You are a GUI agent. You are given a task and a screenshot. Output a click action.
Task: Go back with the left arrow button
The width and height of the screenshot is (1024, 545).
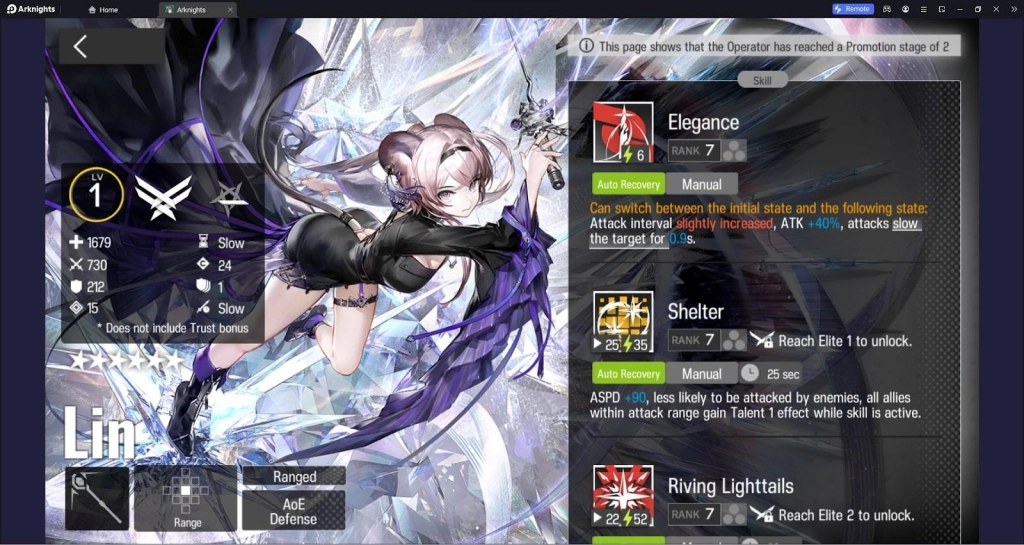click(81, 47)
